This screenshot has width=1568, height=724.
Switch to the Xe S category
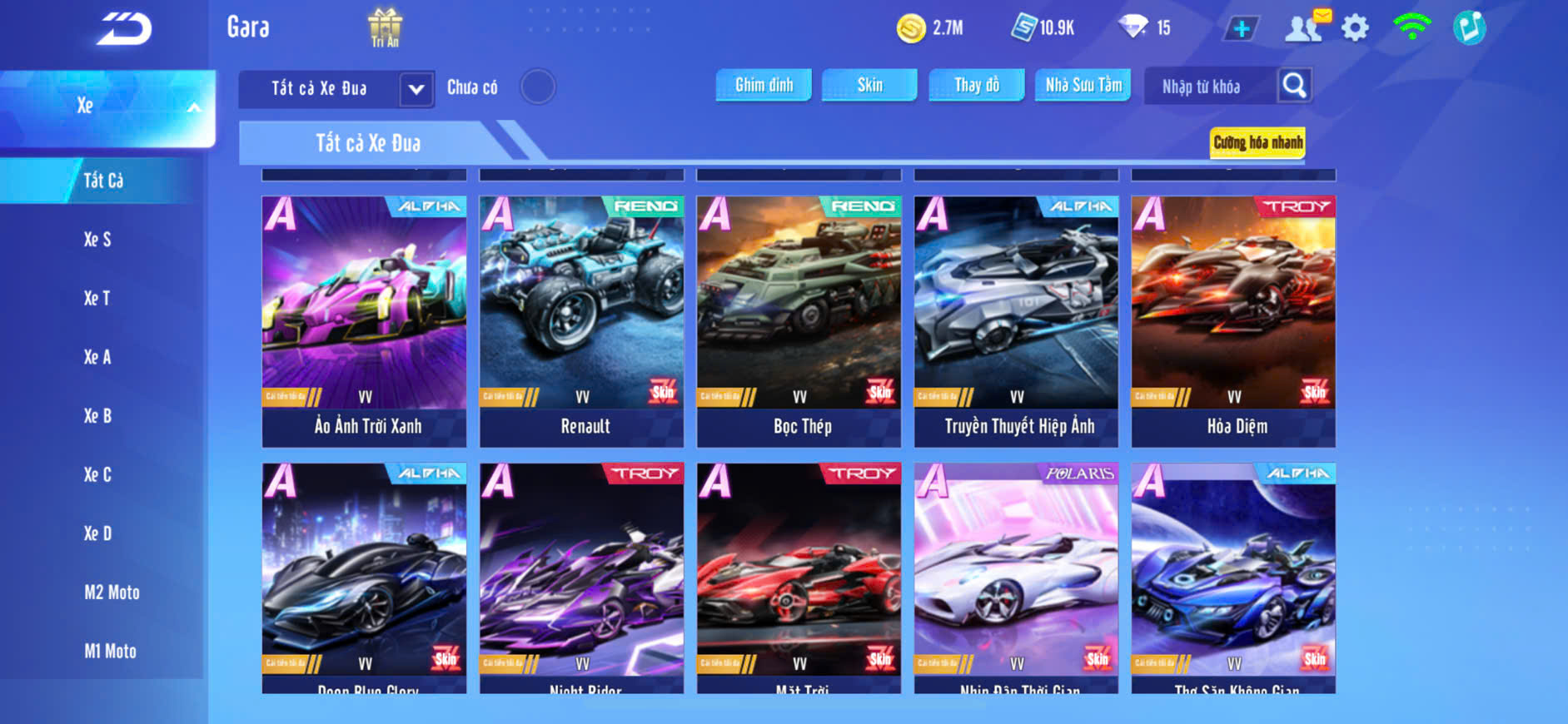pos(97,240)
